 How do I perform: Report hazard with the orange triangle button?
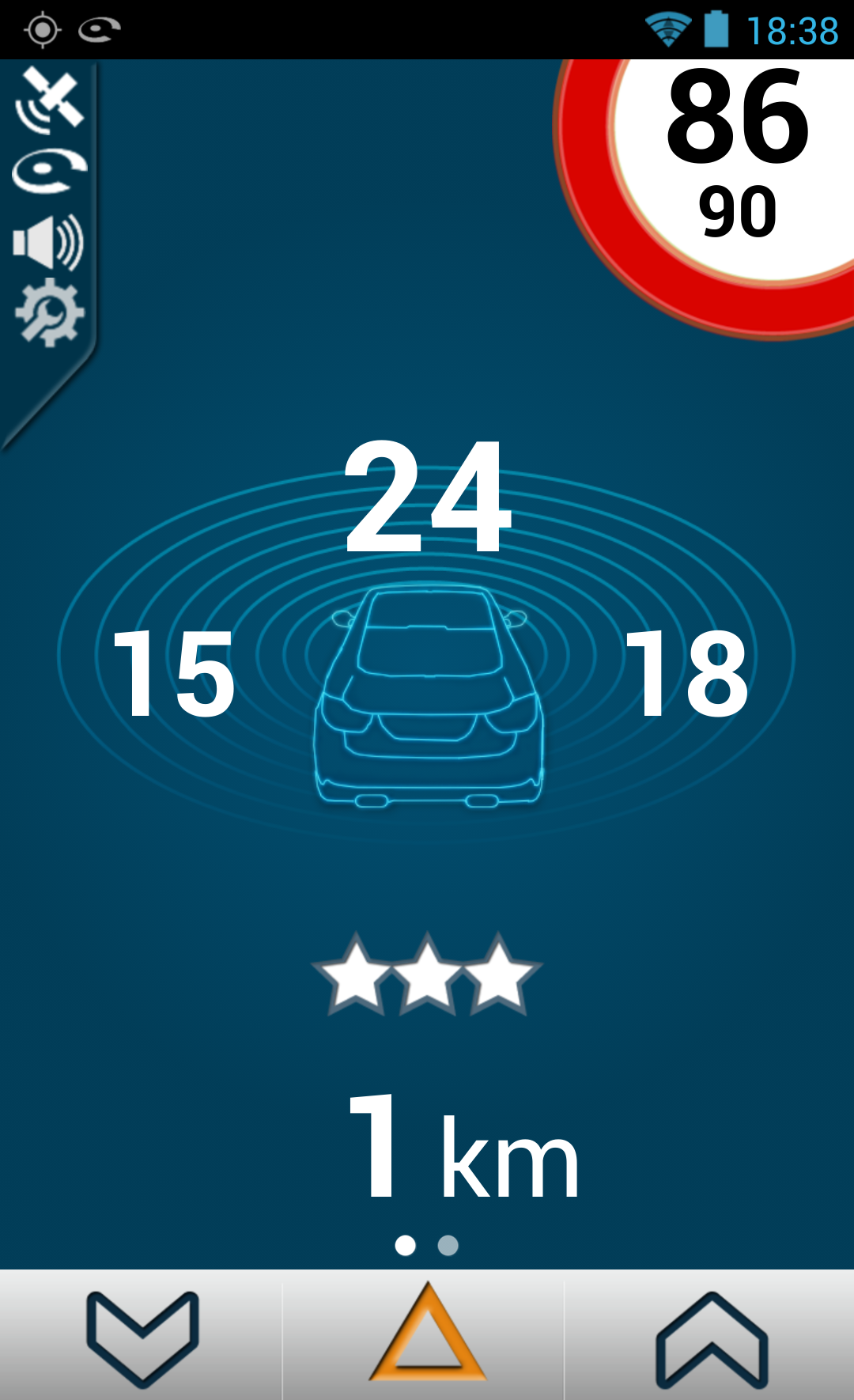pos(427,1337)
